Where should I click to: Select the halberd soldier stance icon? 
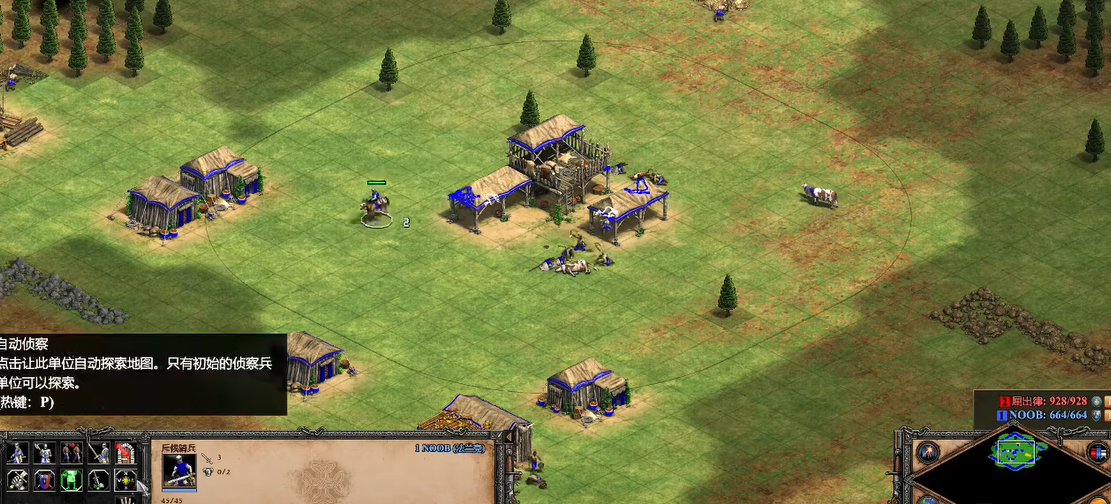click(44, 453)
